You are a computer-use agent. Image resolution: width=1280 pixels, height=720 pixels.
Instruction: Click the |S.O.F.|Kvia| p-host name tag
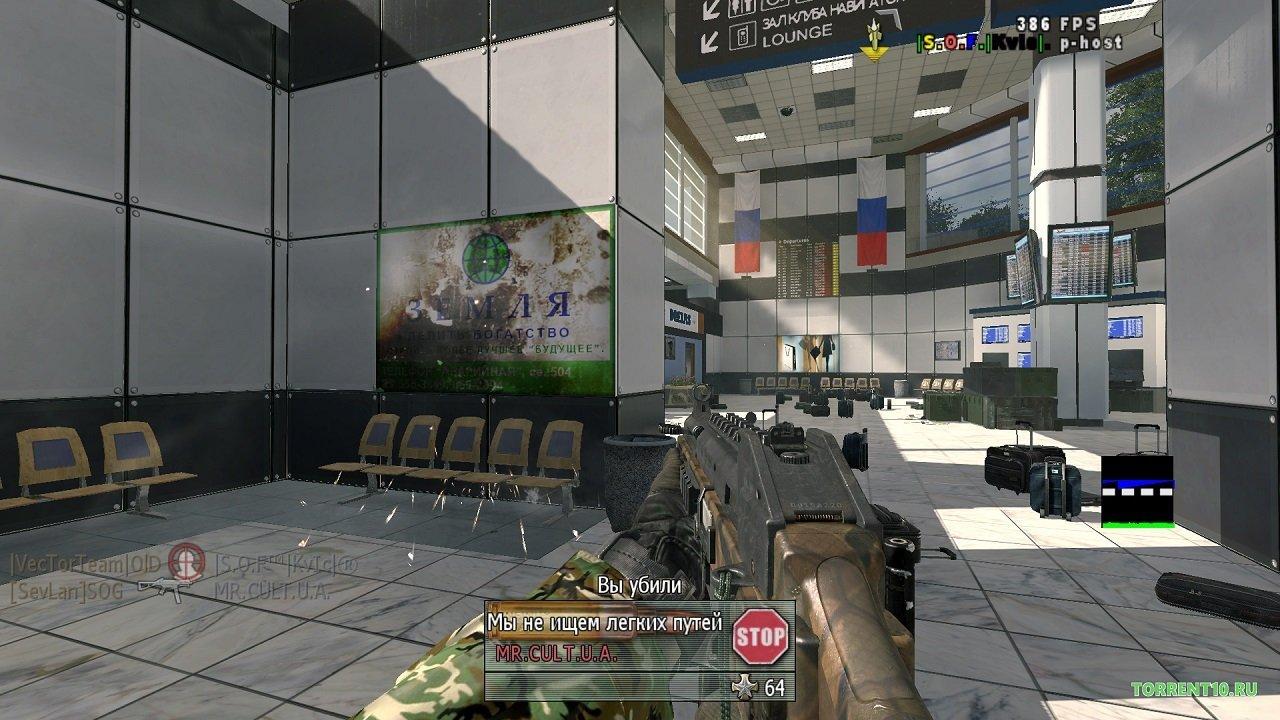point(1018,43)
